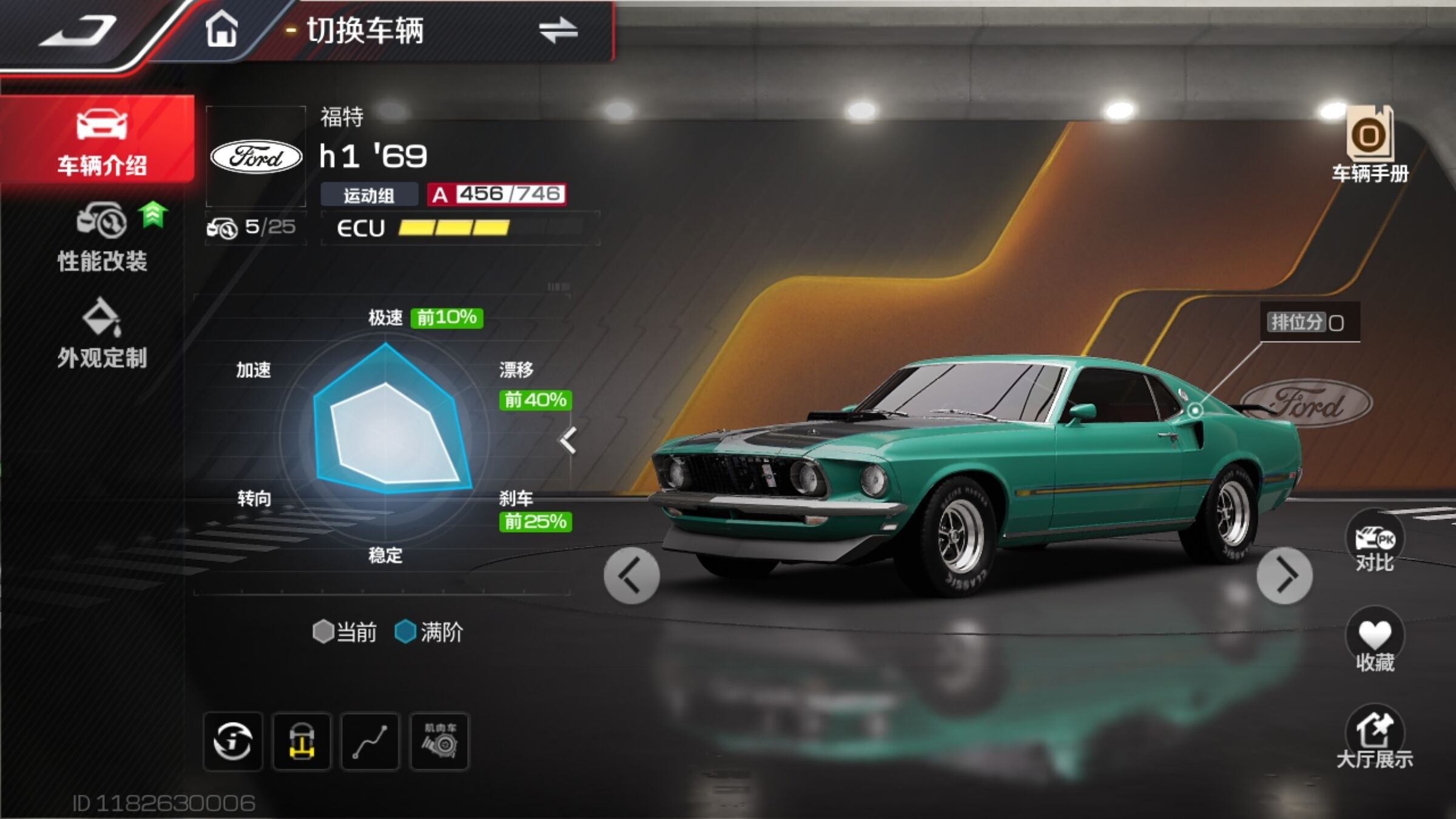This screenshot has width=1456, height=819.
Task: Select the 车辆介绍 tab
Action: tap(100, 141)
